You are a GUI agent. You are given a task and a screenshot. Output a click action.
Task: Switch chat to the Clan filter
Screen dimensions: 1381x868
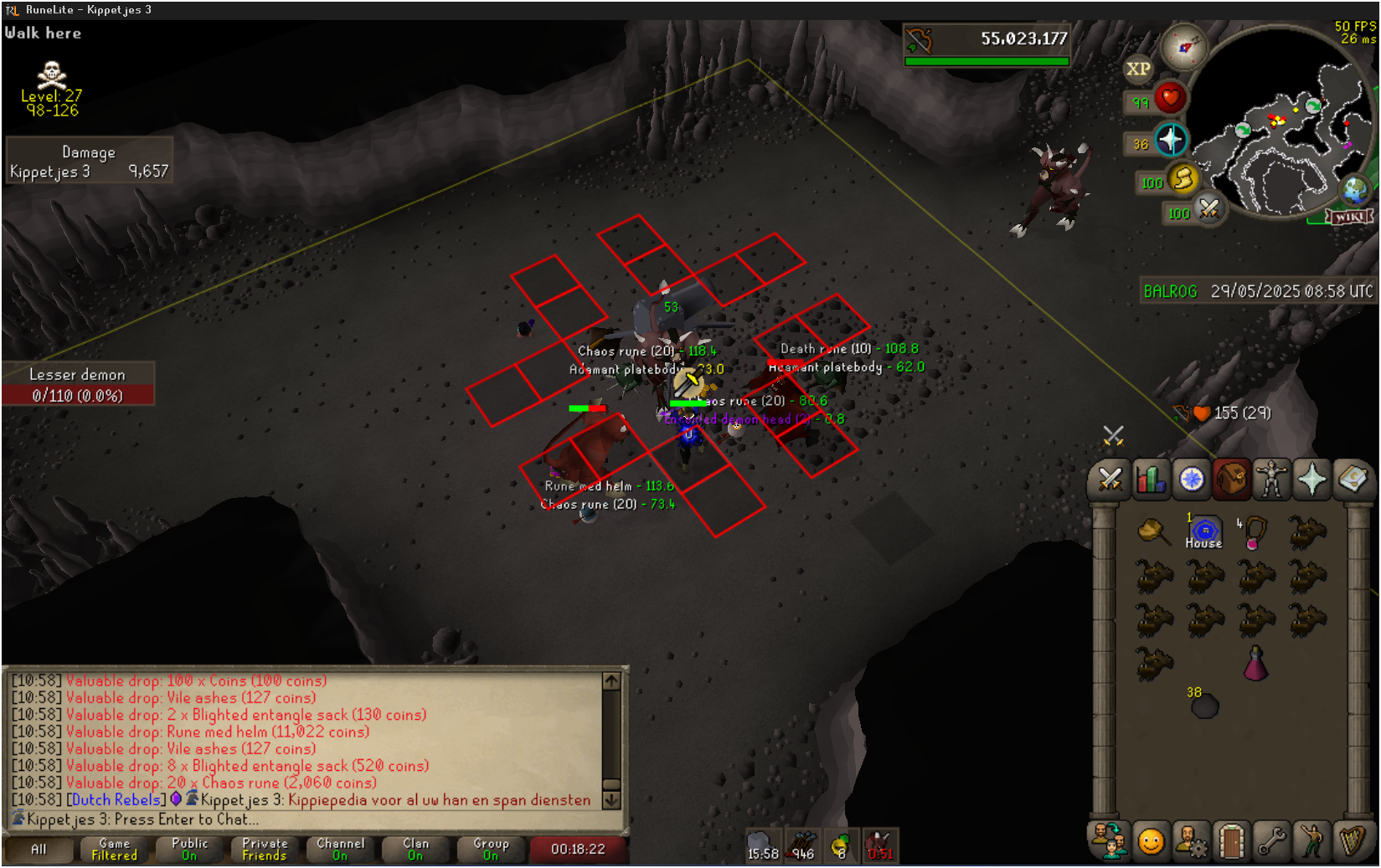pyautogui.click(x=415, y=850)
